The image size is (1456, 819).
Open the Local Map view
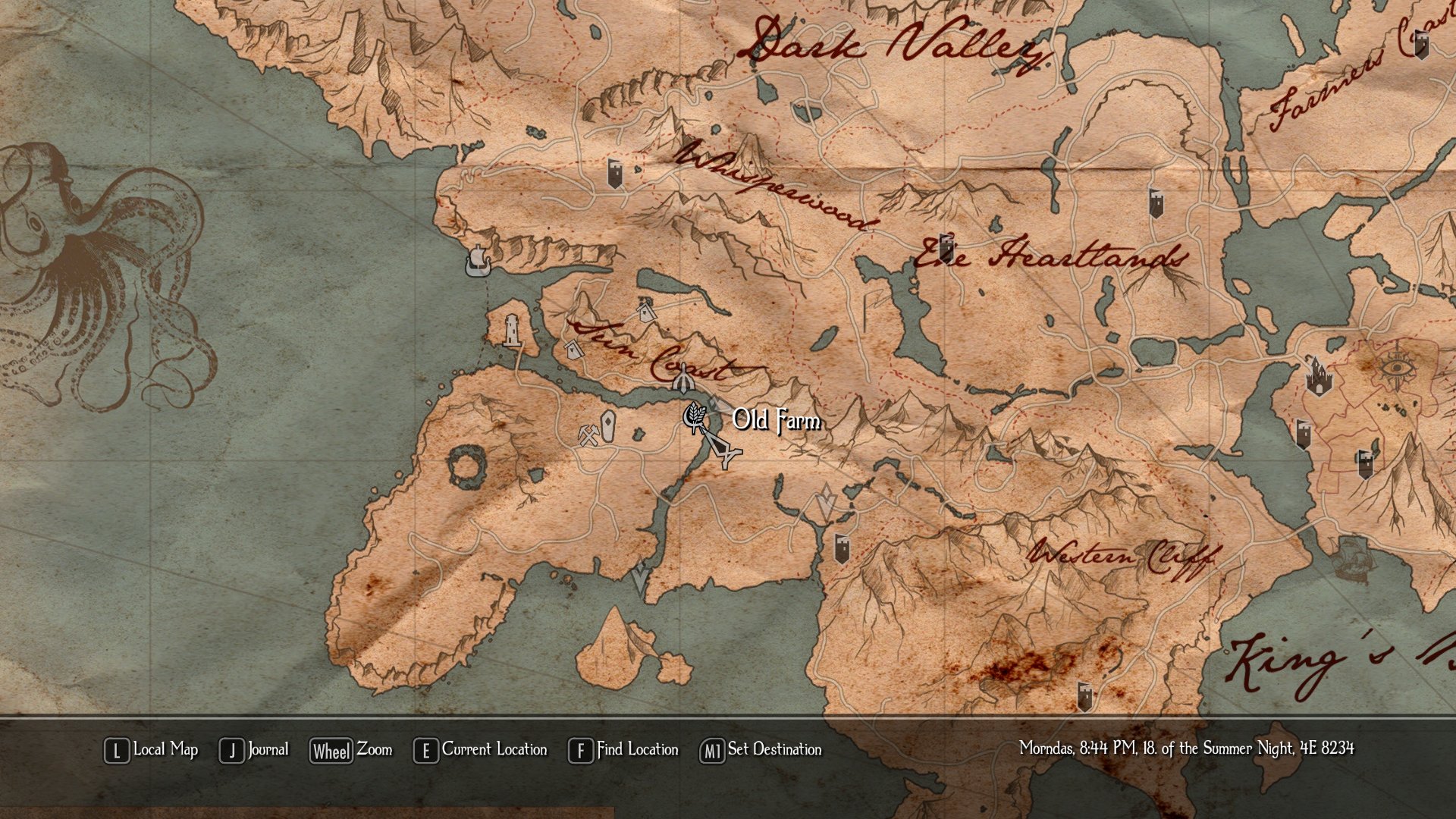click(152, 750)
